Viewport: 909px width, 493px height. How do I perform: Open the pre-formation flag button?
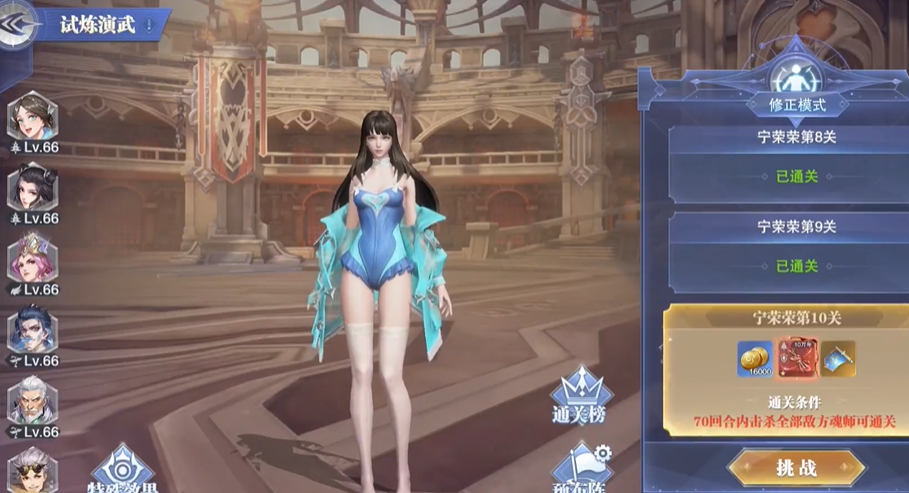pyautogui.click(x=582, y=468)
